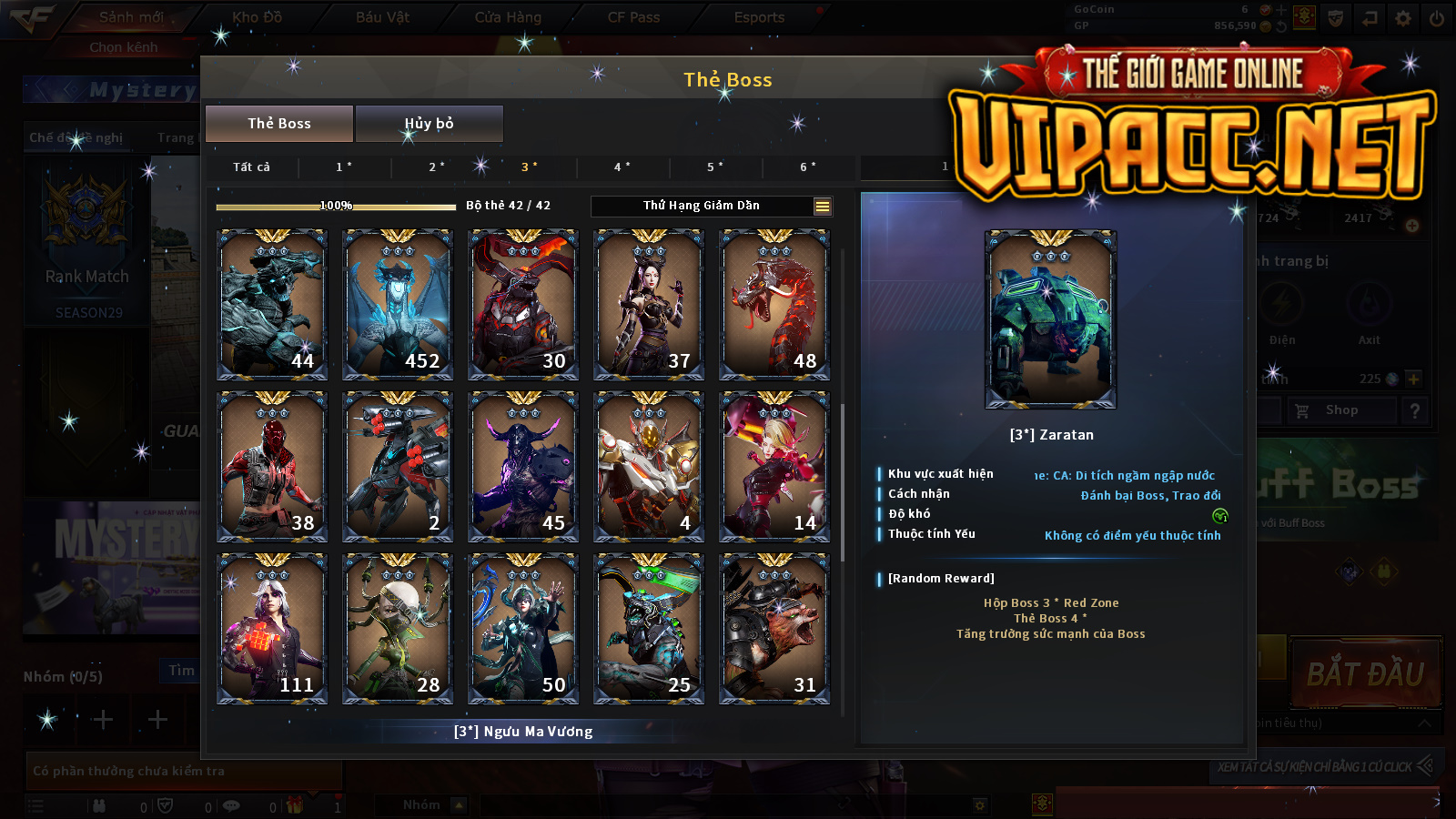The image size is (1456, 819).
Task: Select the boss card with count 452
Action: point(398,305)
